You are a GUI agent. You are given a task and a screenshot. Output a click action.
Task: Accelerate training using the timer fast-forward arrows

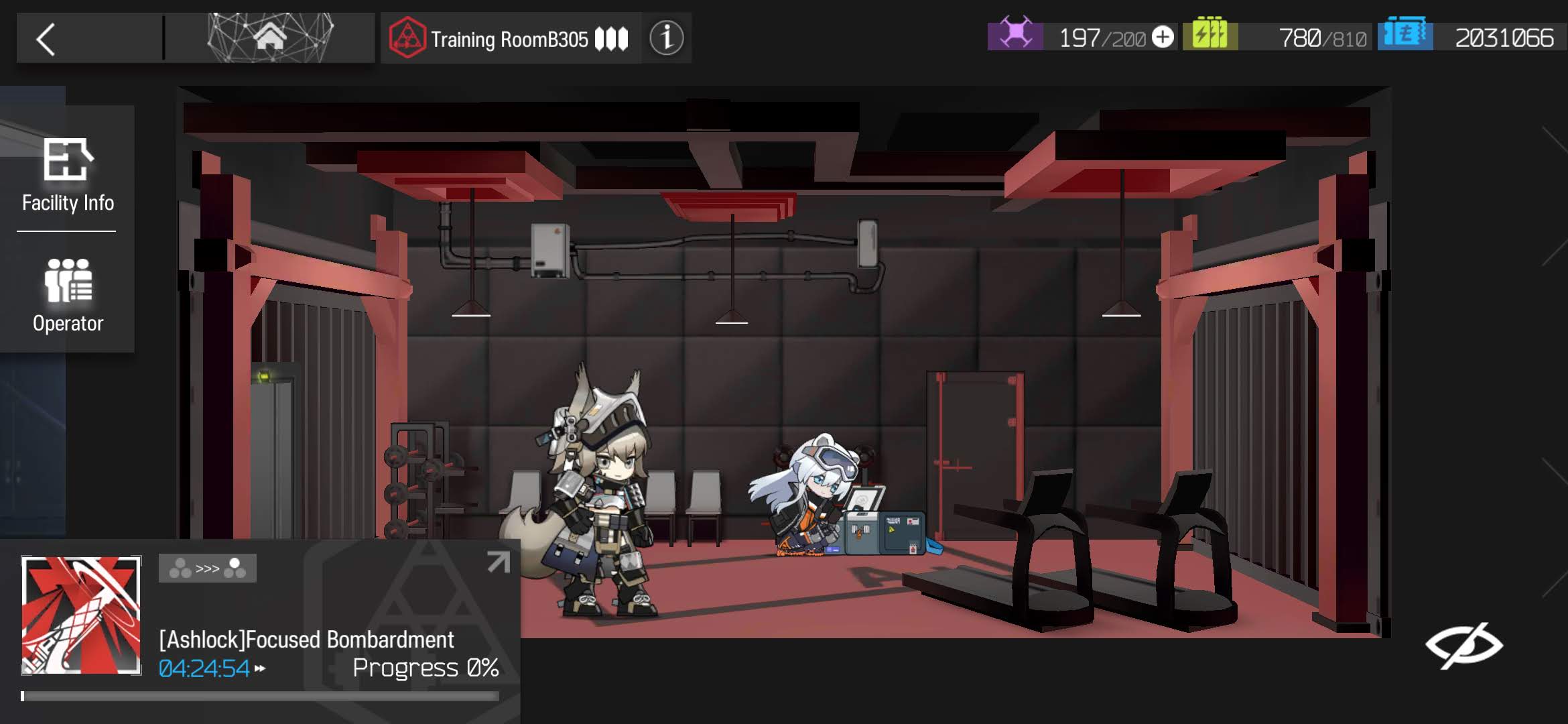pos(260,668)
